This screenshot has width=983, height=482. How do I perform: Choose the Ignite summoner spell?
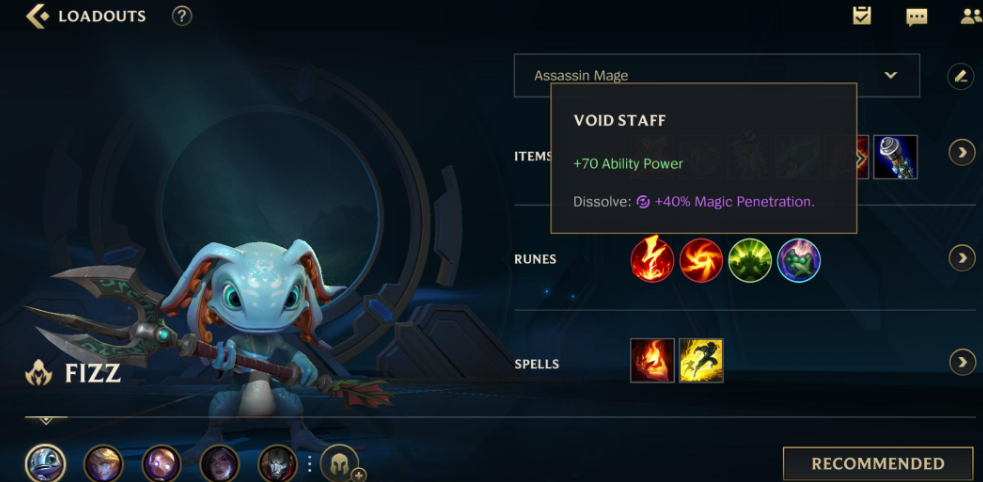[x=652, y=361]
